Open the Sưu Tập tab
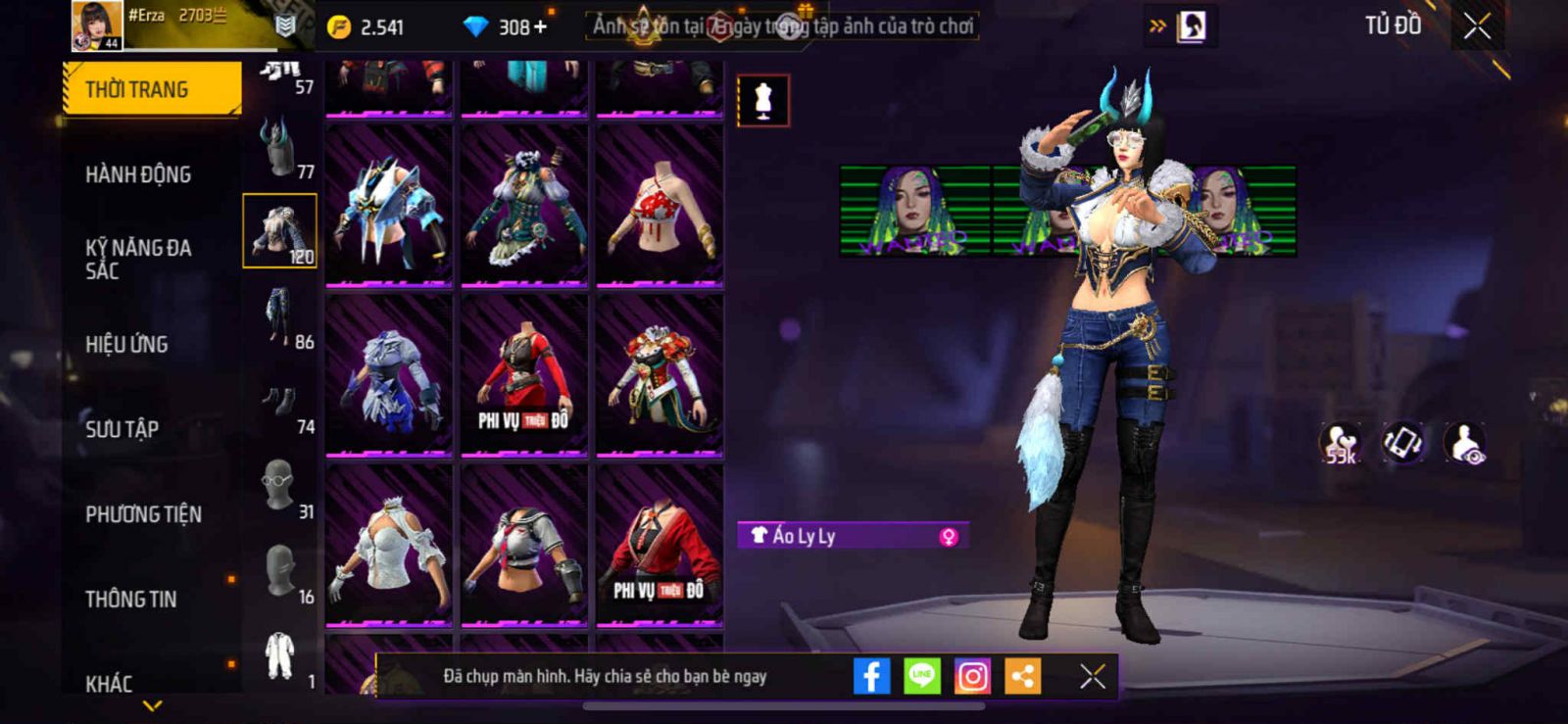This screenshot has height=724, width=1568. [x=122, y=429]
